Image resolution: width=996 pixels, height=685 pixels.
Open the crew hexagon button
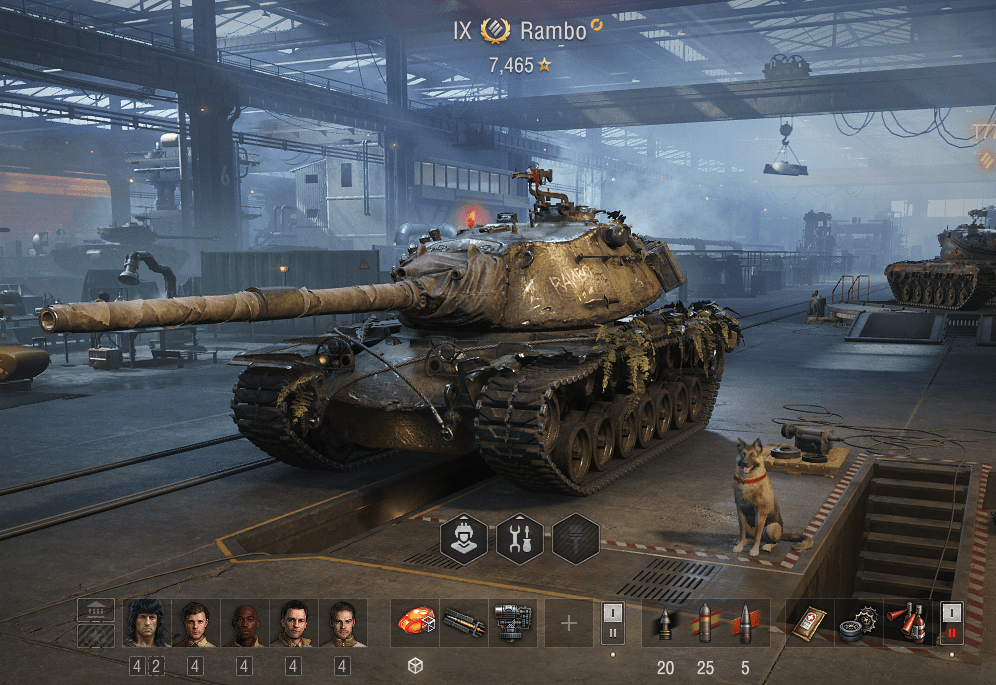click(465, 540)
